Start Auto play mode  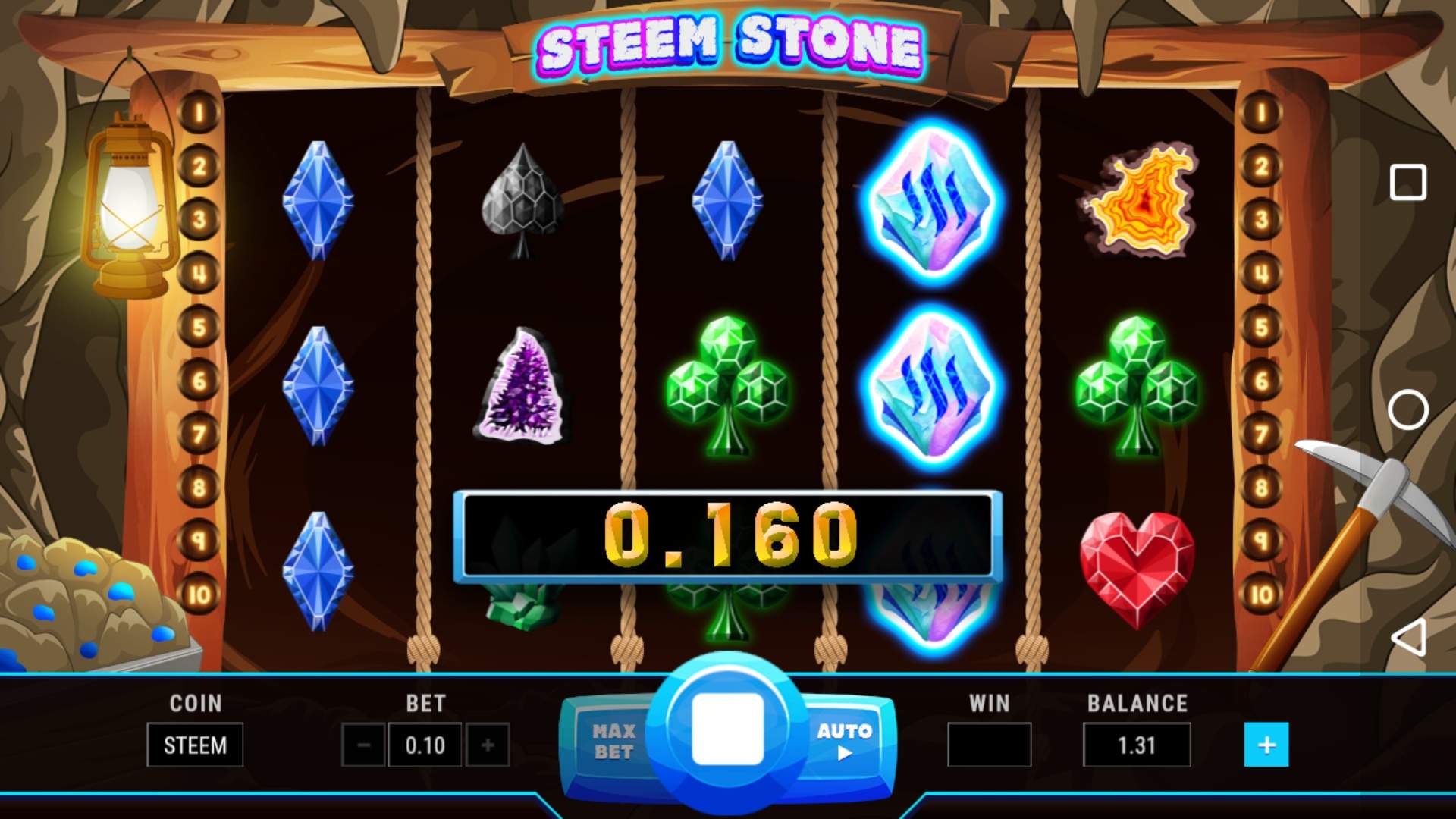click(x=844, y=741)
